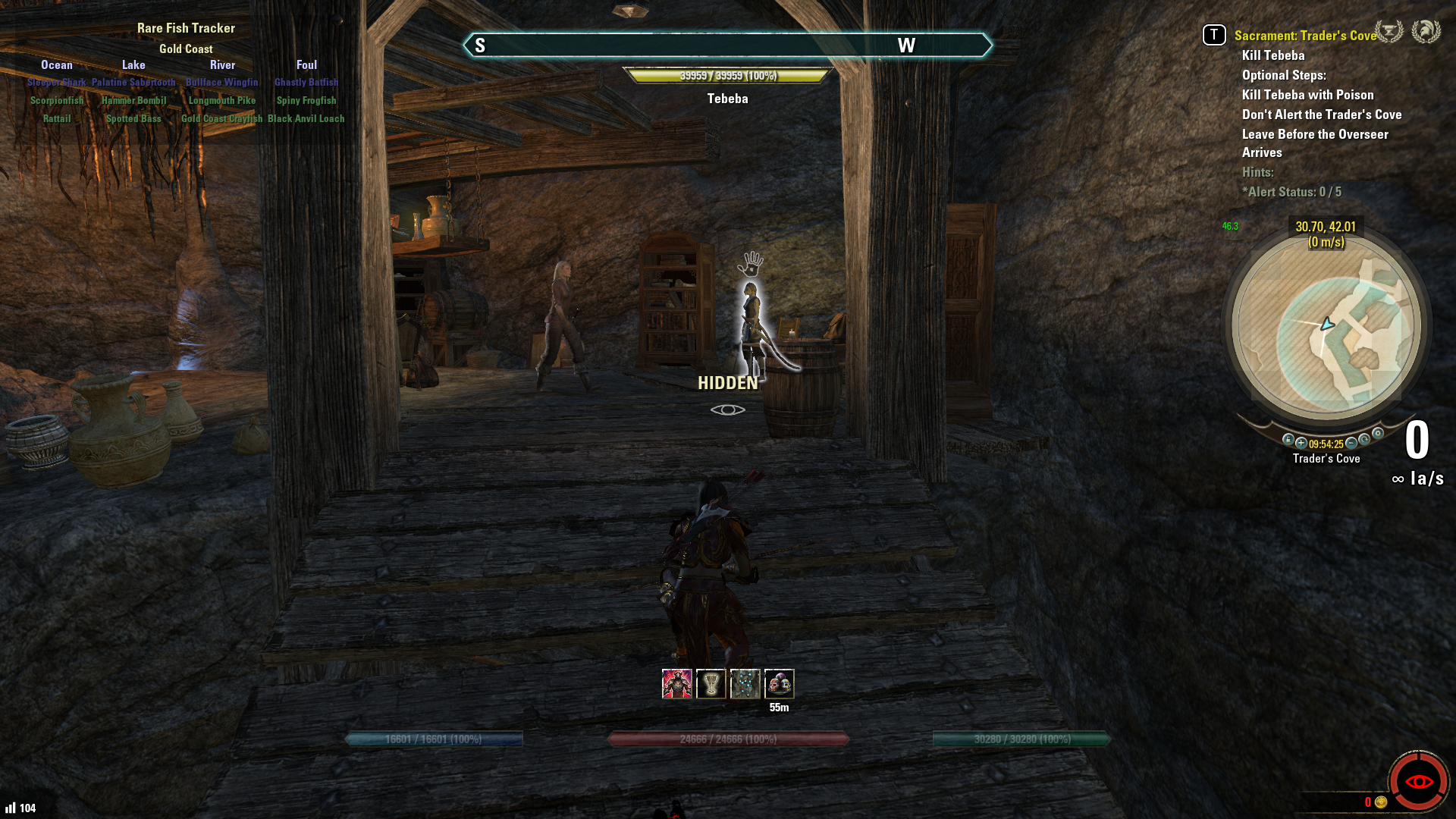
Task: Click the Foul fish column header
Action: click(306, 65)
